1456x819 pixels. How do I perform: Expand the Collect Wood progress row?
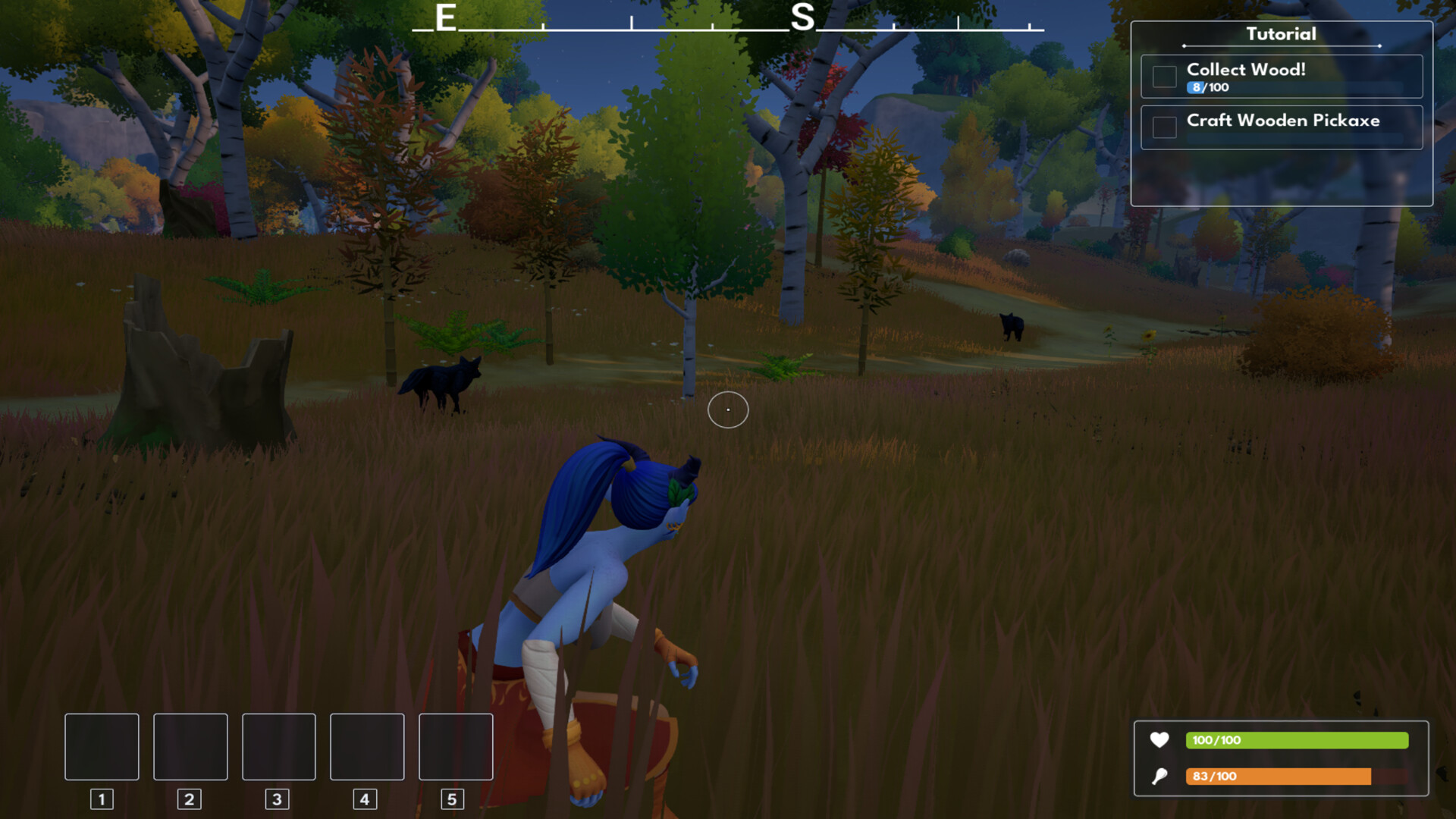point(1206,87)
